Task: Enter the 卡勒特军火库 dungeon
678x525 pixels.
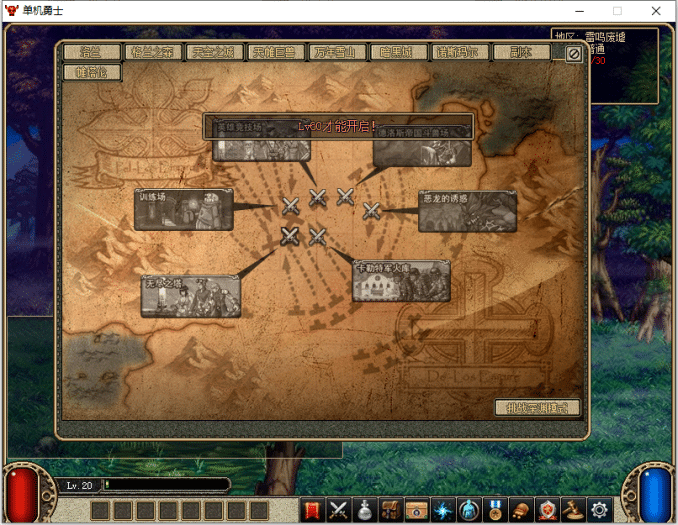Action: (401, 281)
